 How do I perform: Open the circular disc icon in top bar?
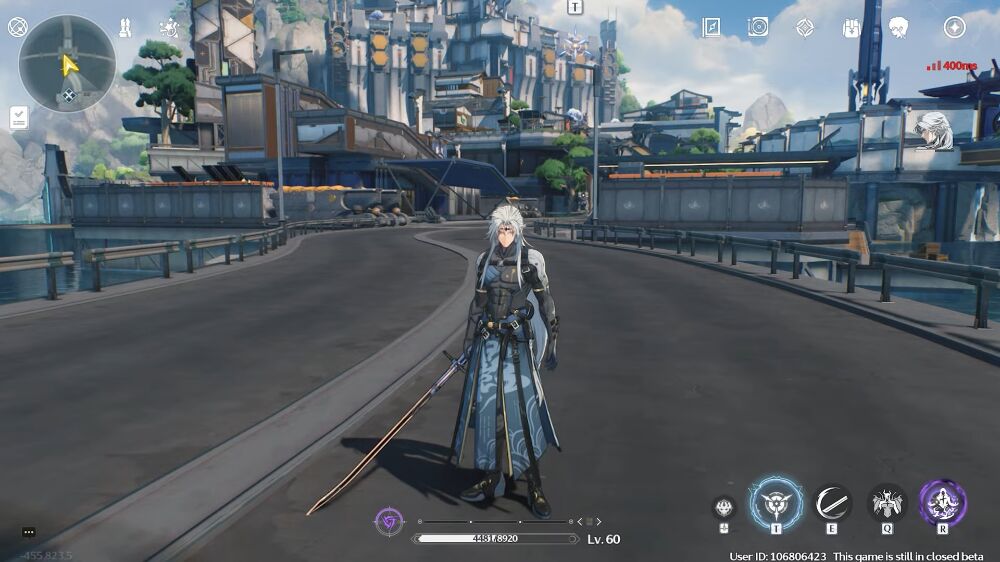point(758,27)
